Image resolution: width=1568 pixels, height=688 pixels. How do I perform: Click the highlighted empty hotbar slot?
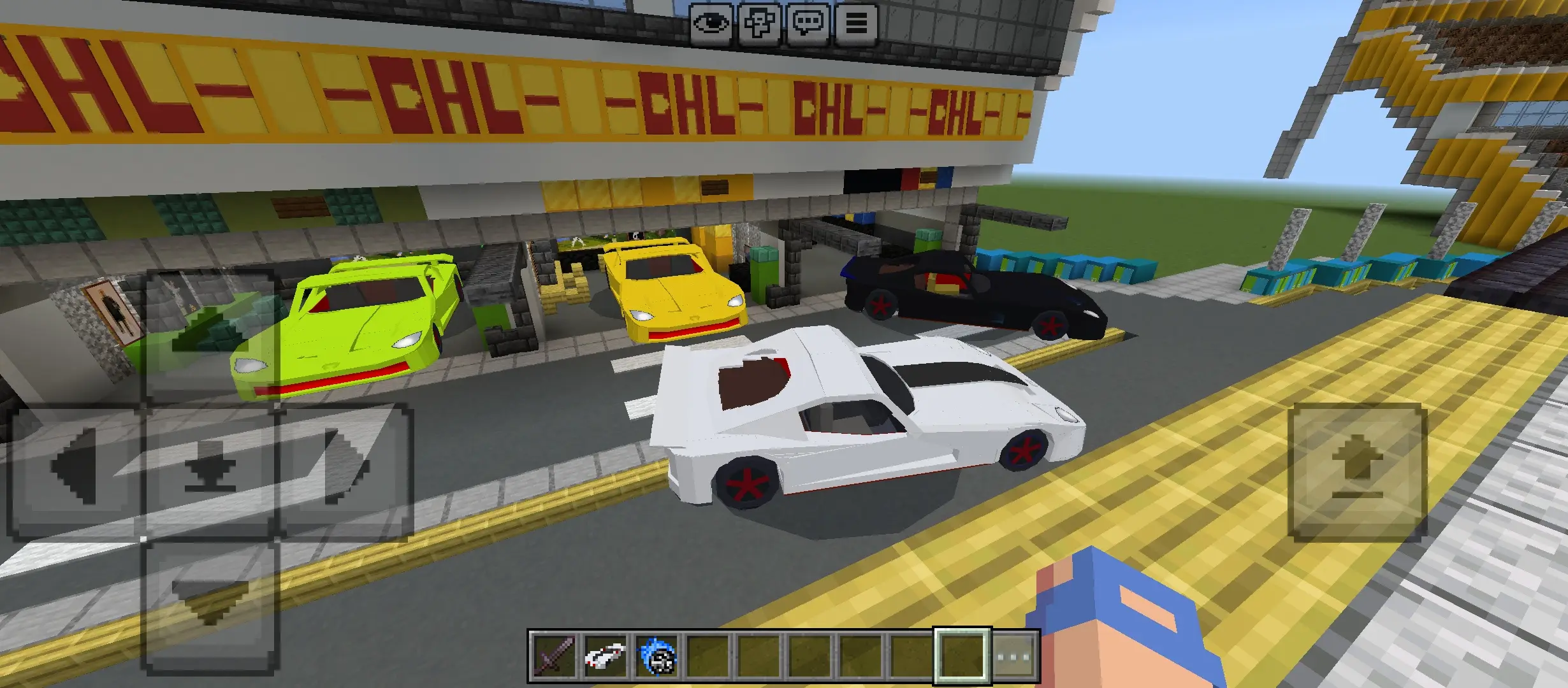[962, 656]
